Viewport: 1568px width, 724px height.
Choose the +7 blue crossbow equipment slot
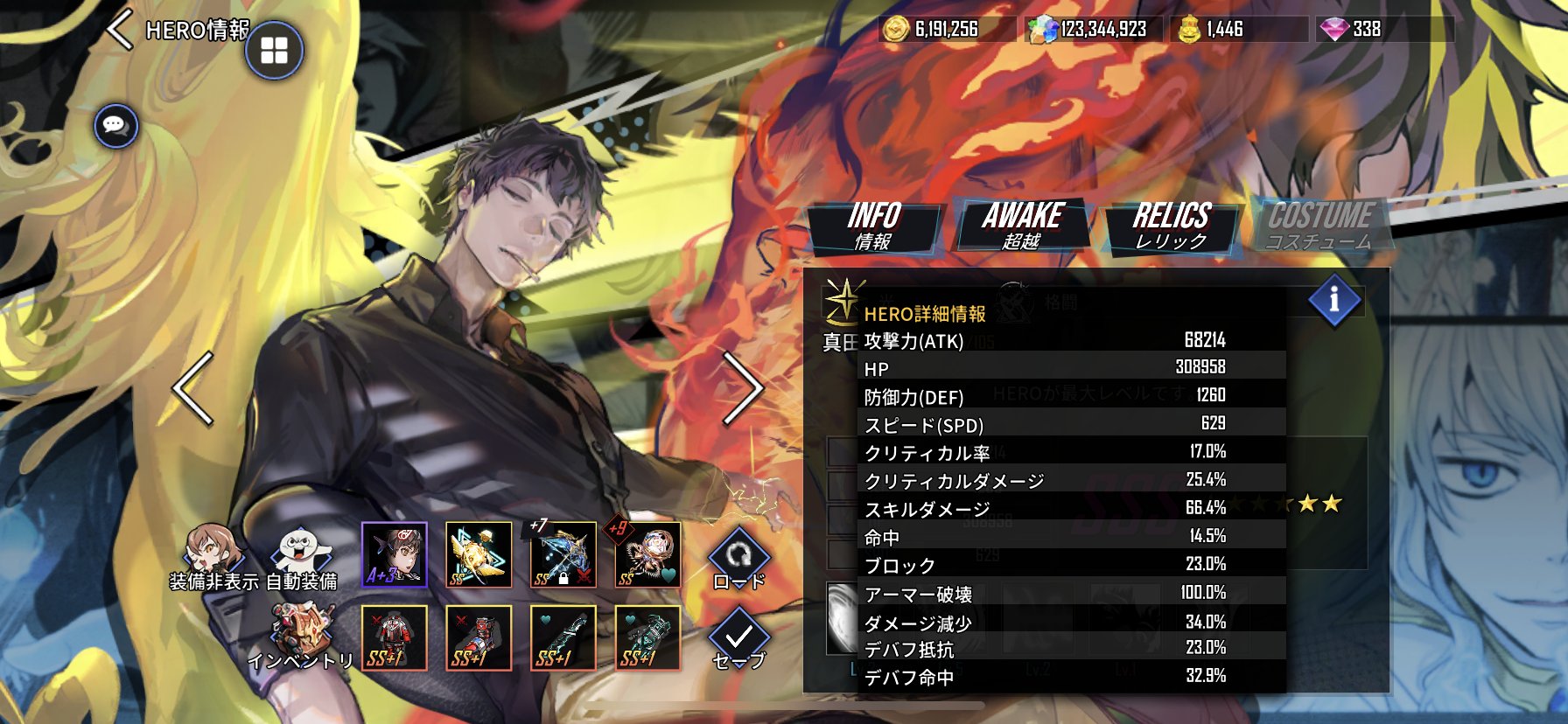563,554
